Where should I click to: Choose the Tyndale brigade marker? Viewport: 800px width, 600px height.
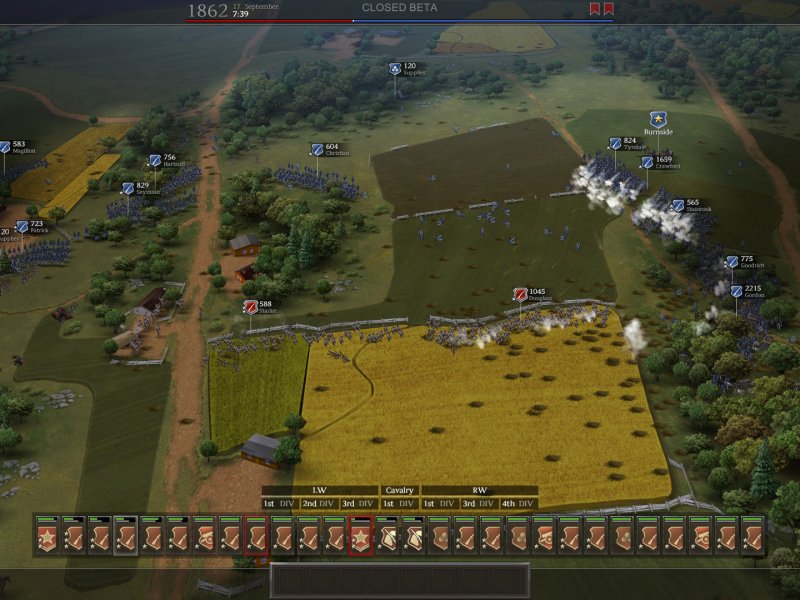pos(615,144)
